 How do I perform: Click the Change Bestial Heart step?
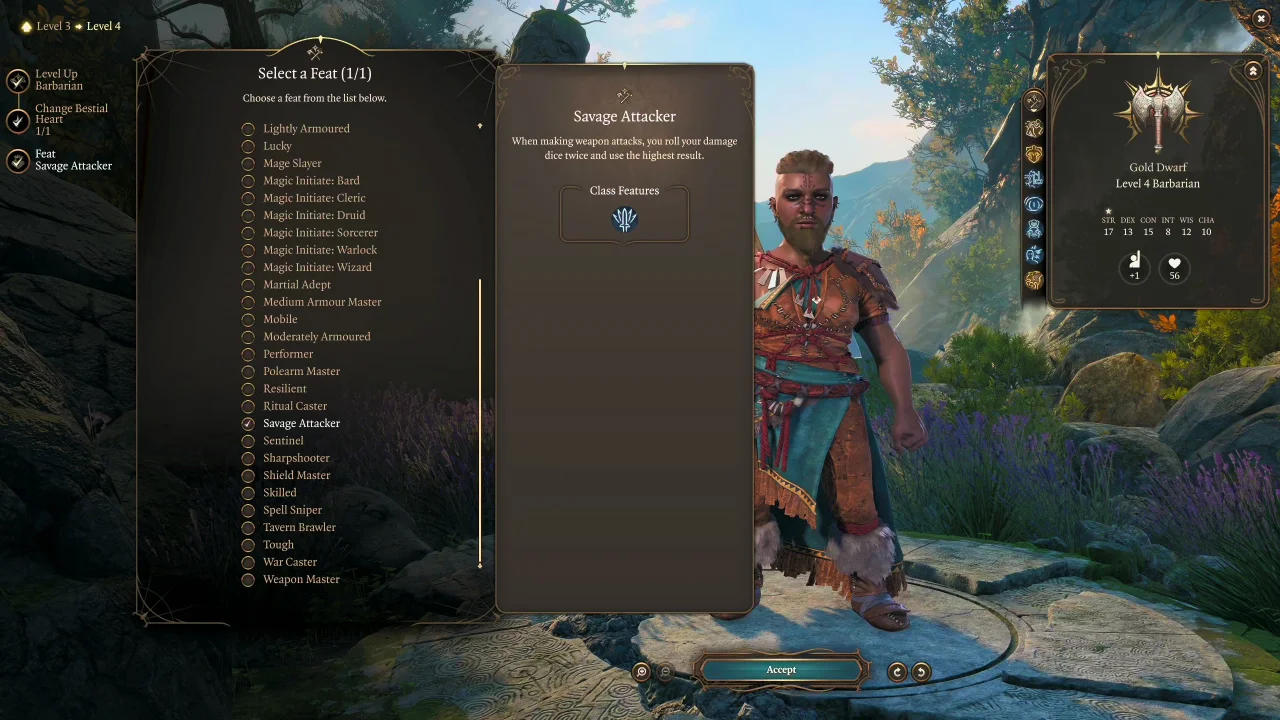pos(71,118)
